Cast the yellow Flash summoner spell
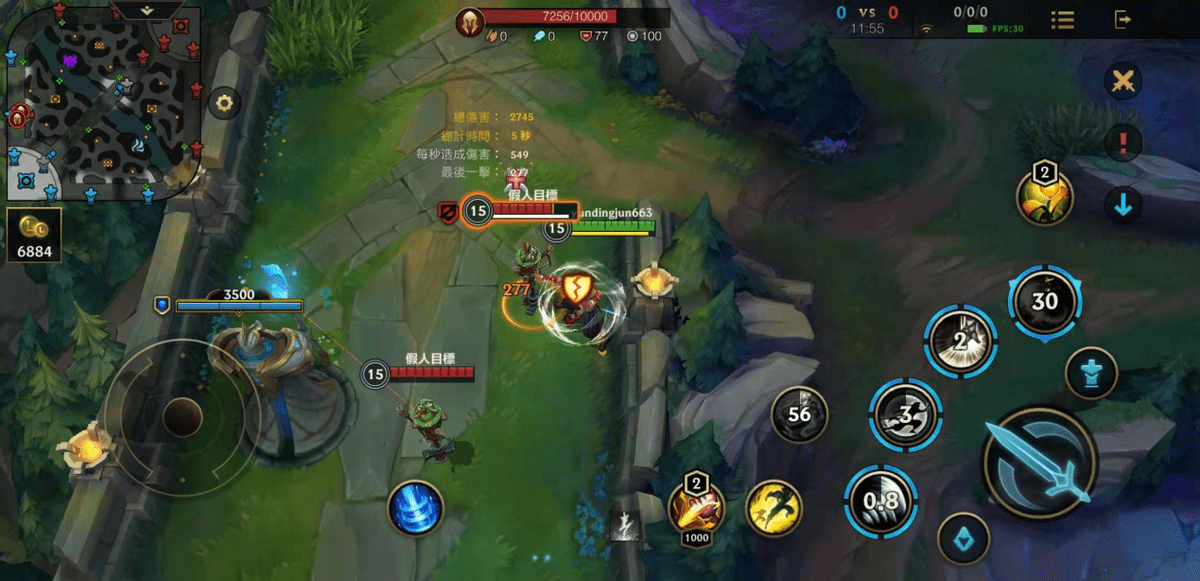Viewport: 1200px width, 581px height. pyautogui.click(x=774, y=507)
